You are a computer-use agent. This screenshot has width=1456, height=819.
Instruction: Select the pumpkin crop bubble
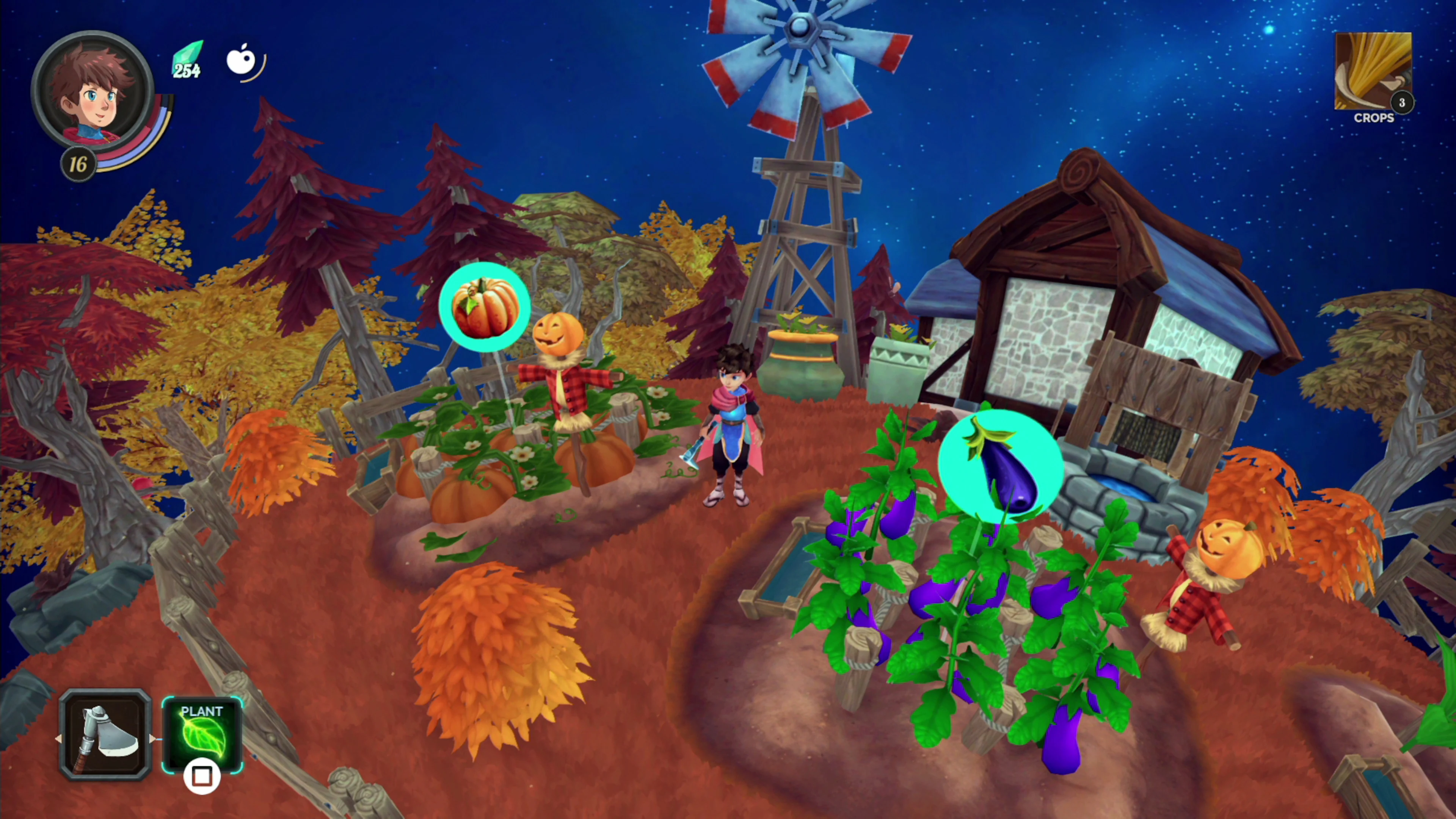(x=485, y=307)
